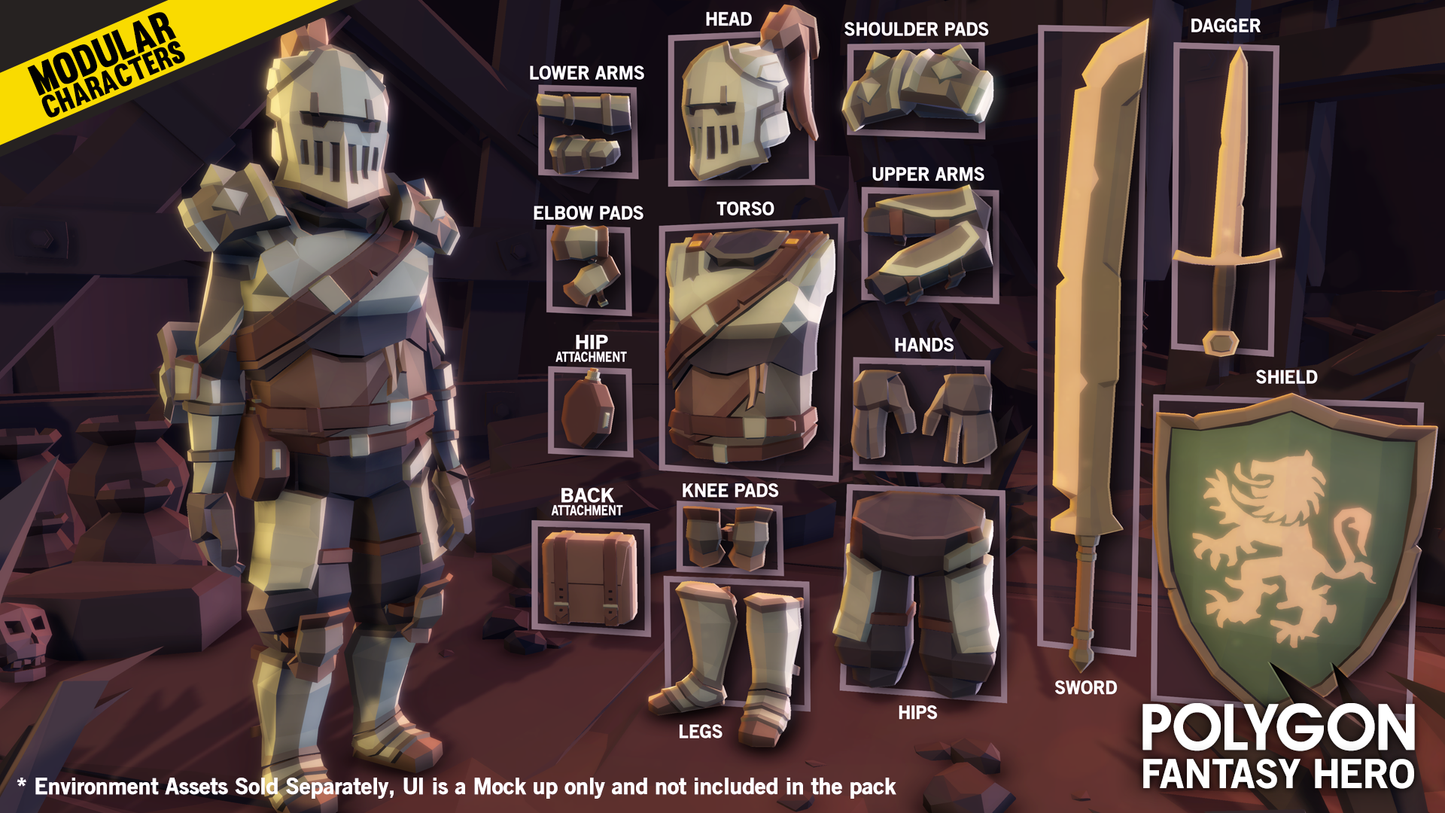Image resolution: width=1445 pixels, height=813 pixels.
Task: Pick the Upper Arms slot
Action: tap(930, 245)
